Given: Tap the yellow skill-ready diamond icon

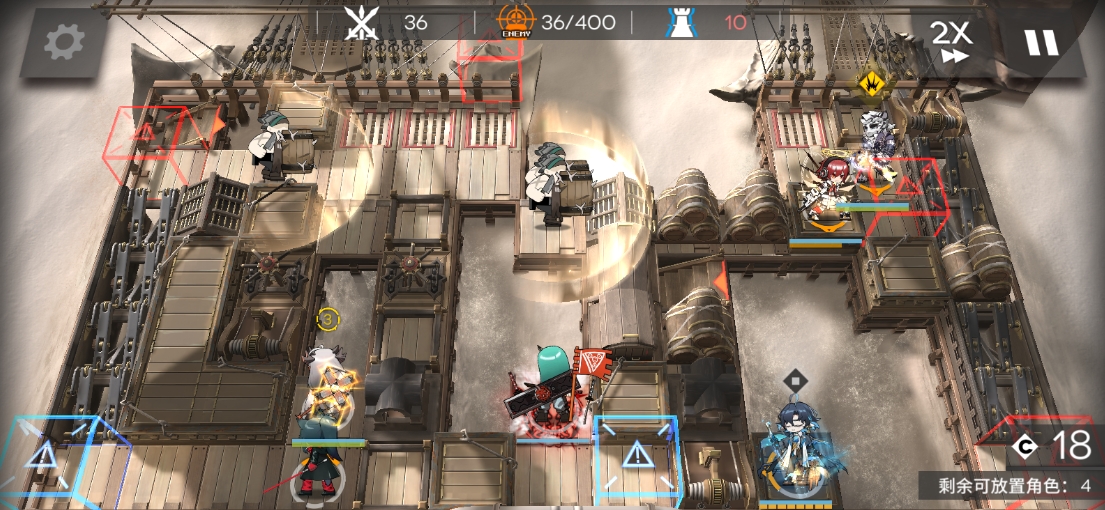Looking at the screenshot, I should click(873, 84).
